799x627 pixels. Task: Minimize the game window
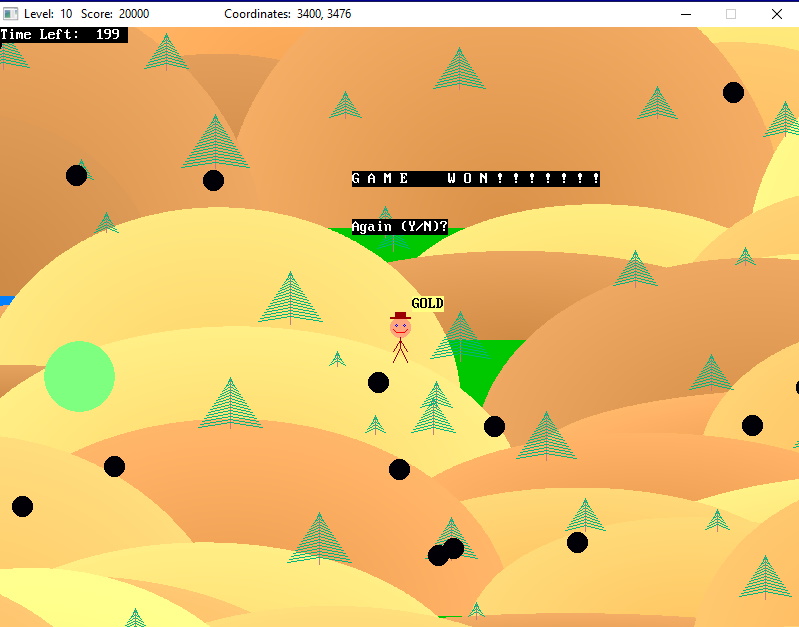coord(686,14)
